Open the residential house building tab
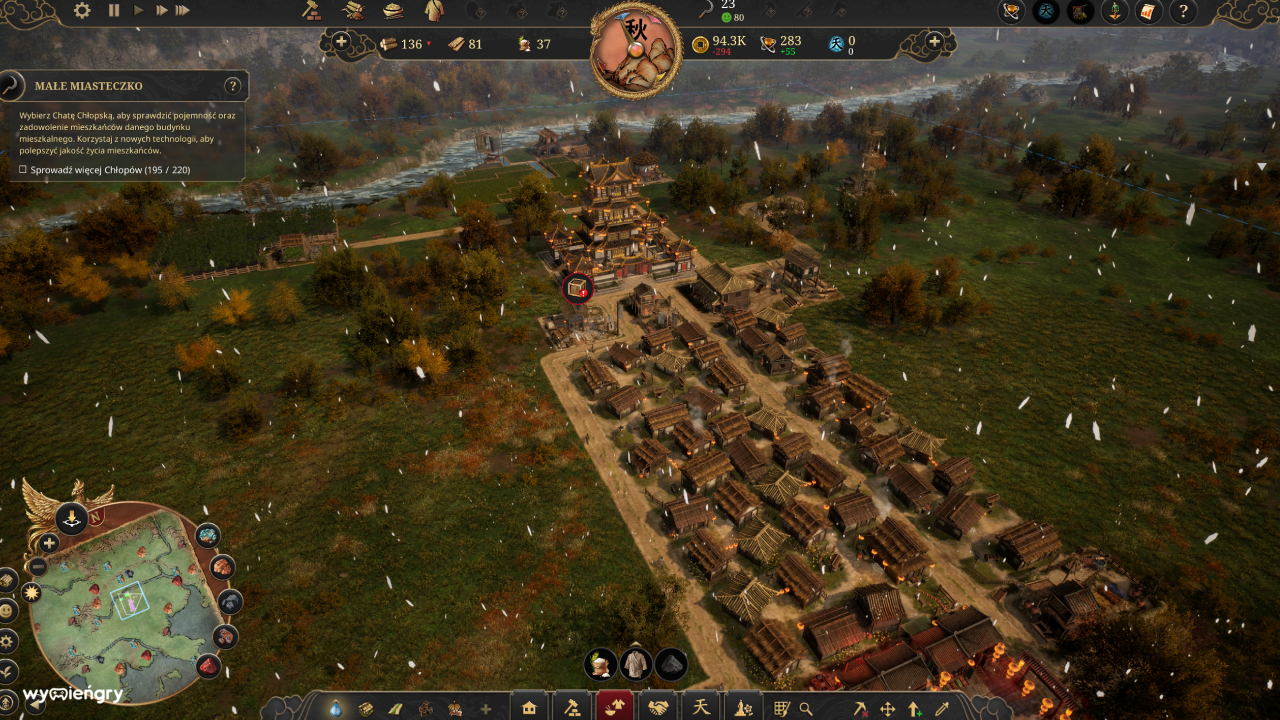 527,705
